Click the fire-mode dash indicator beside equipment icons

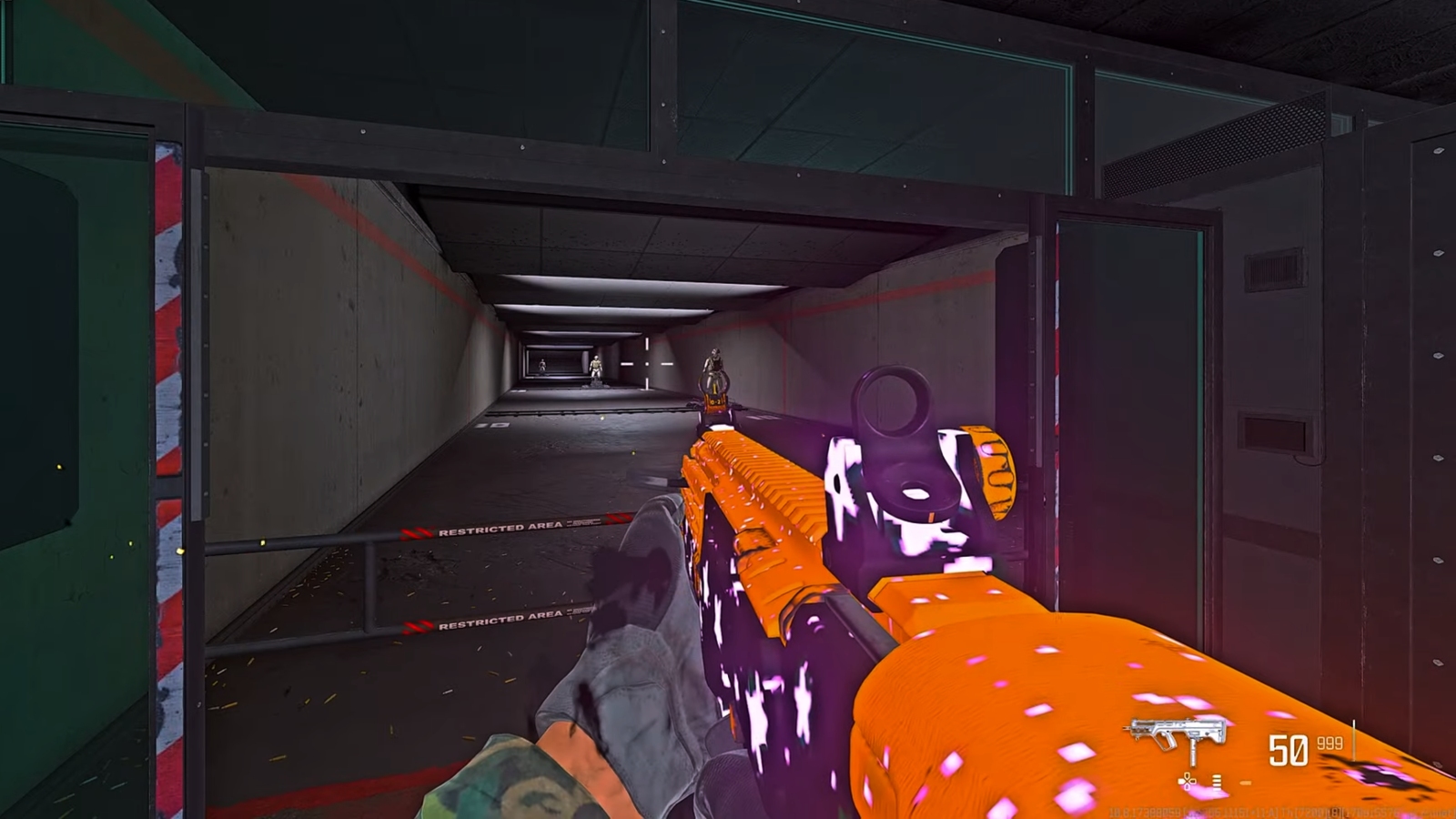tap(1247, 783)
